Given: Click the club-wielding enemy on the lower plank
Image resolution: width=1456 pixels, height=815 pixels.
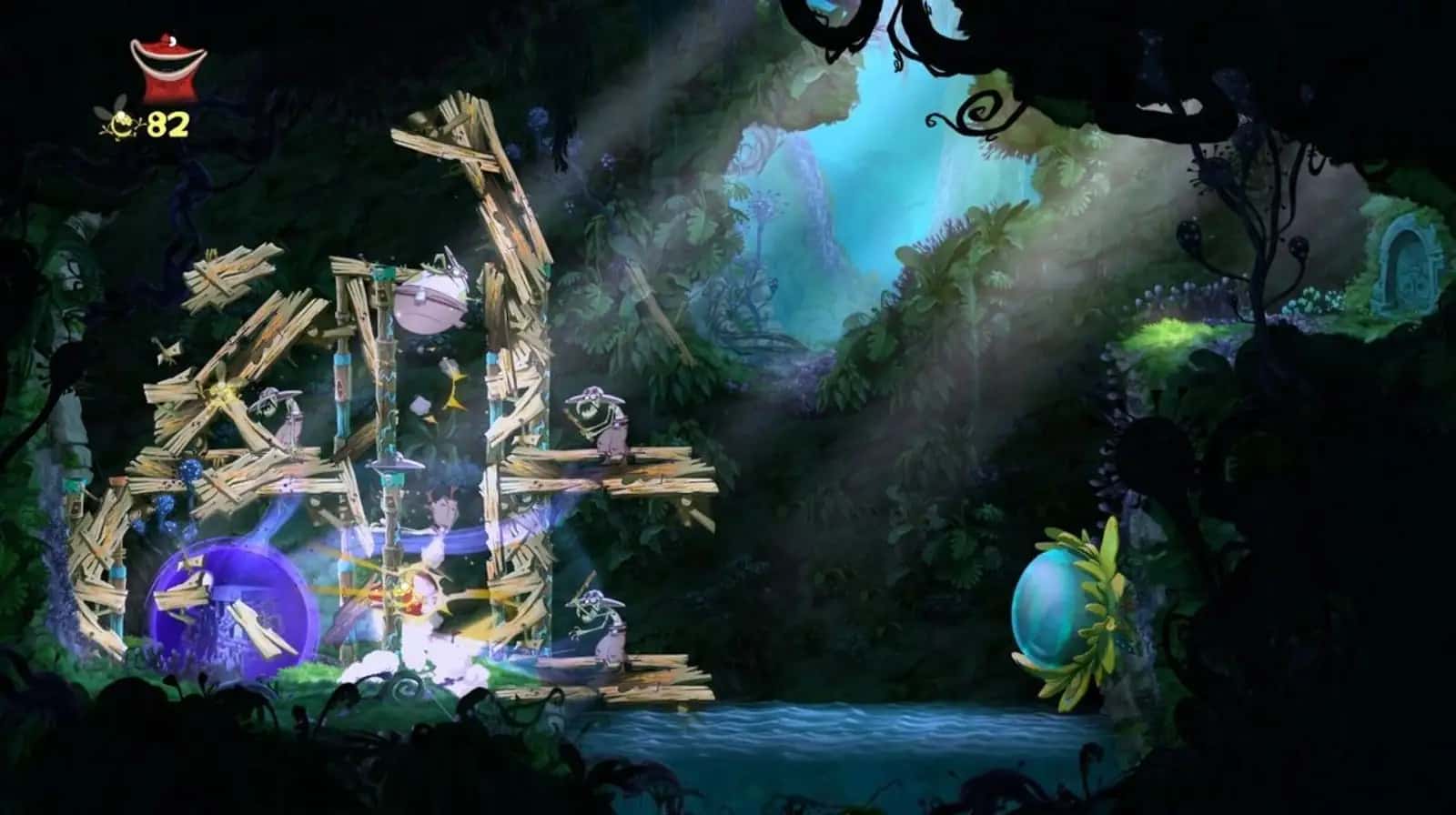Looking at the screenshot, I should 605,628.
